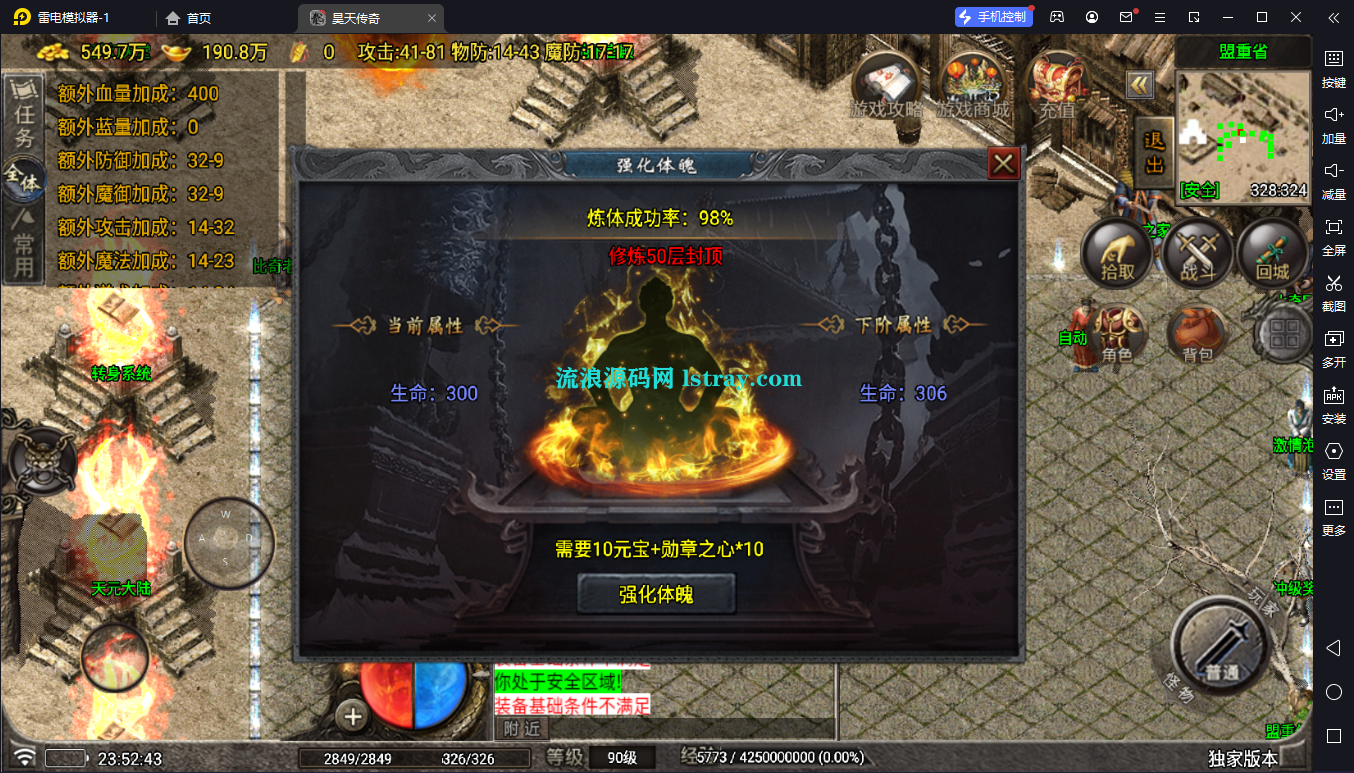Open the emulator 设置 settings
The width and height of the screenshot is (1354, 773).
1334,459
